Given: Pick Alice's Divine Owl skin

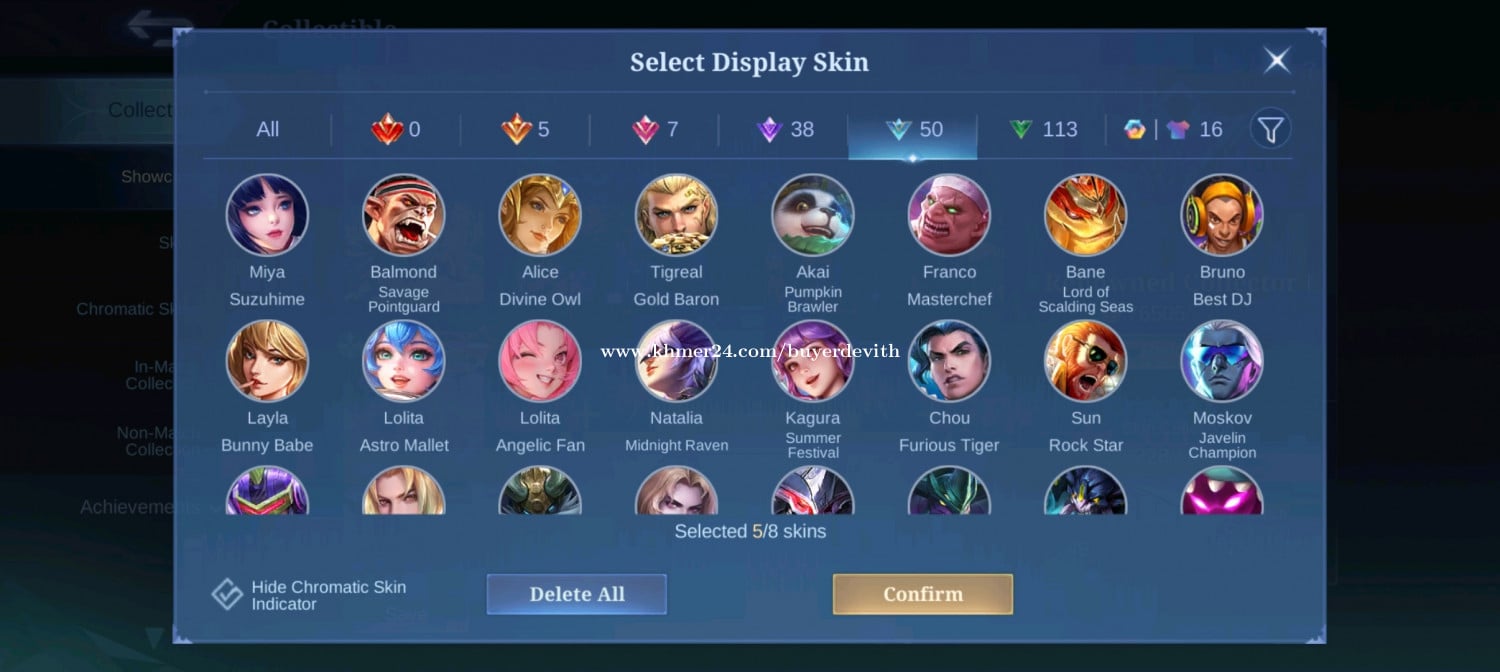Looking at the screenshot, I should (x=540, y=216).
